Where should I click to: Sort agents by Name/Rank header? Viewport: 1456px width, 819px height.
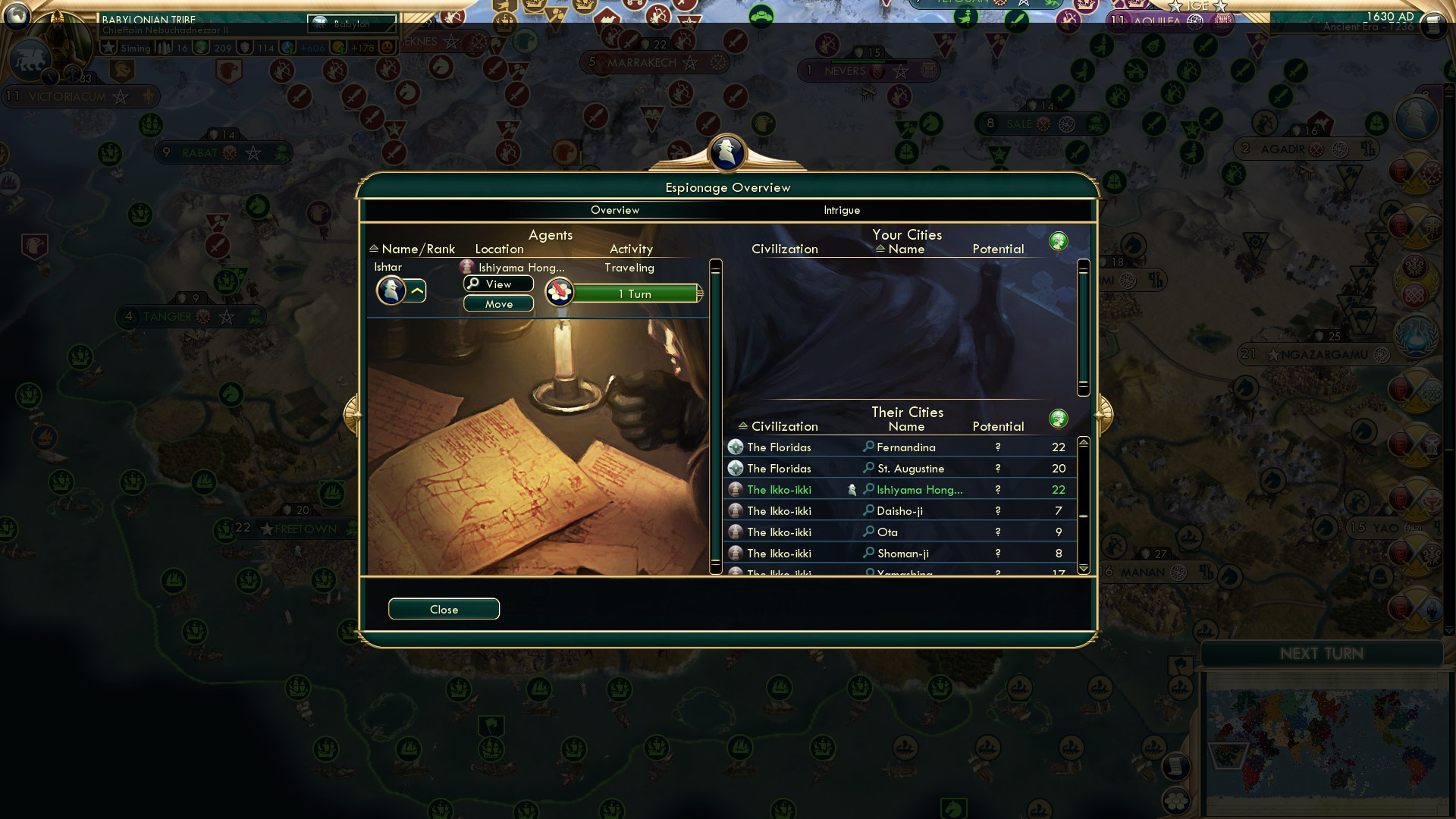click(418, 249)
